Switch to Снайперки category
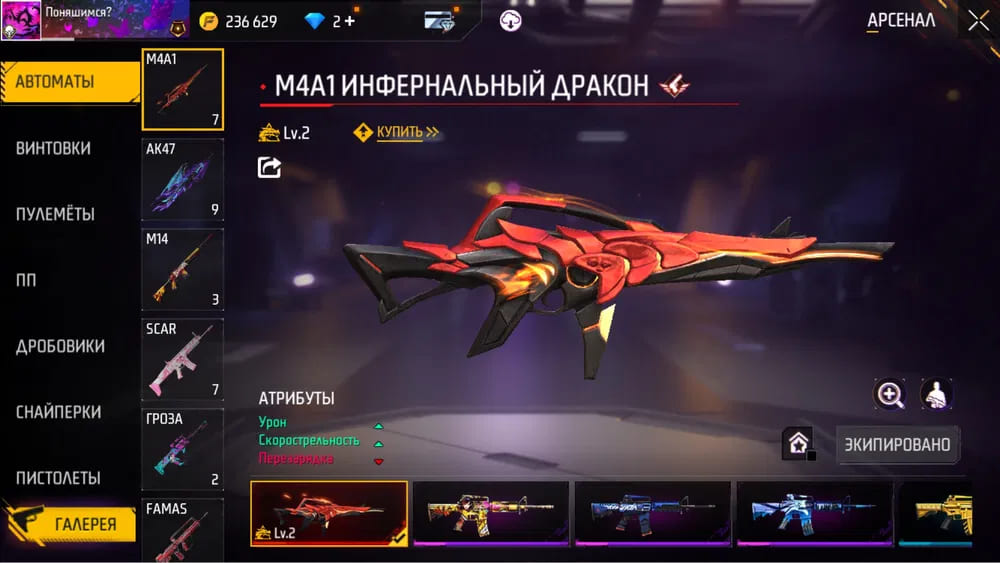 58,412
